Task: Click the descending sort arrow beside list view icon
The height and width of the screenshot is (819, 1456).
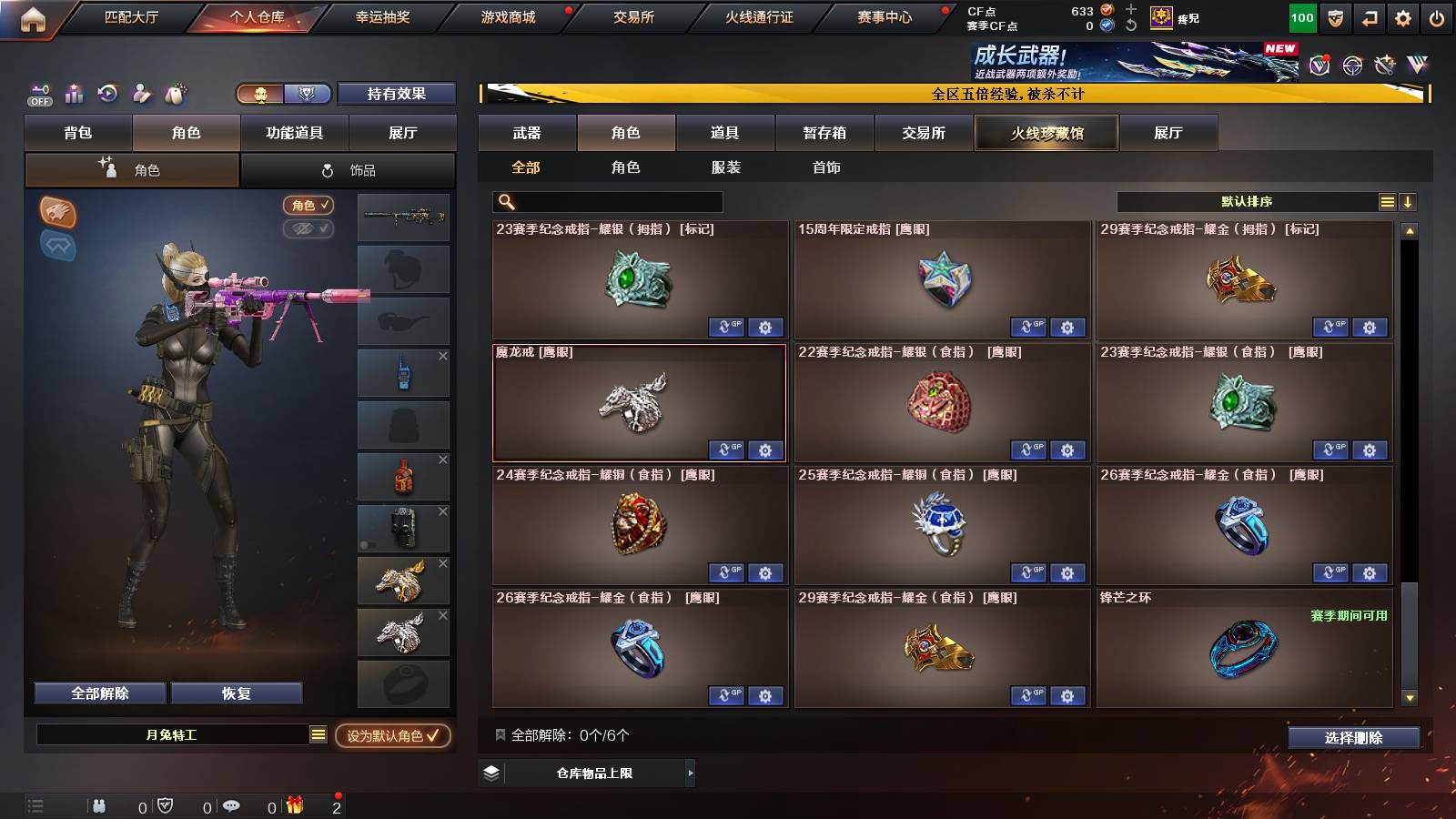Action: click(x=1408, y=201)
